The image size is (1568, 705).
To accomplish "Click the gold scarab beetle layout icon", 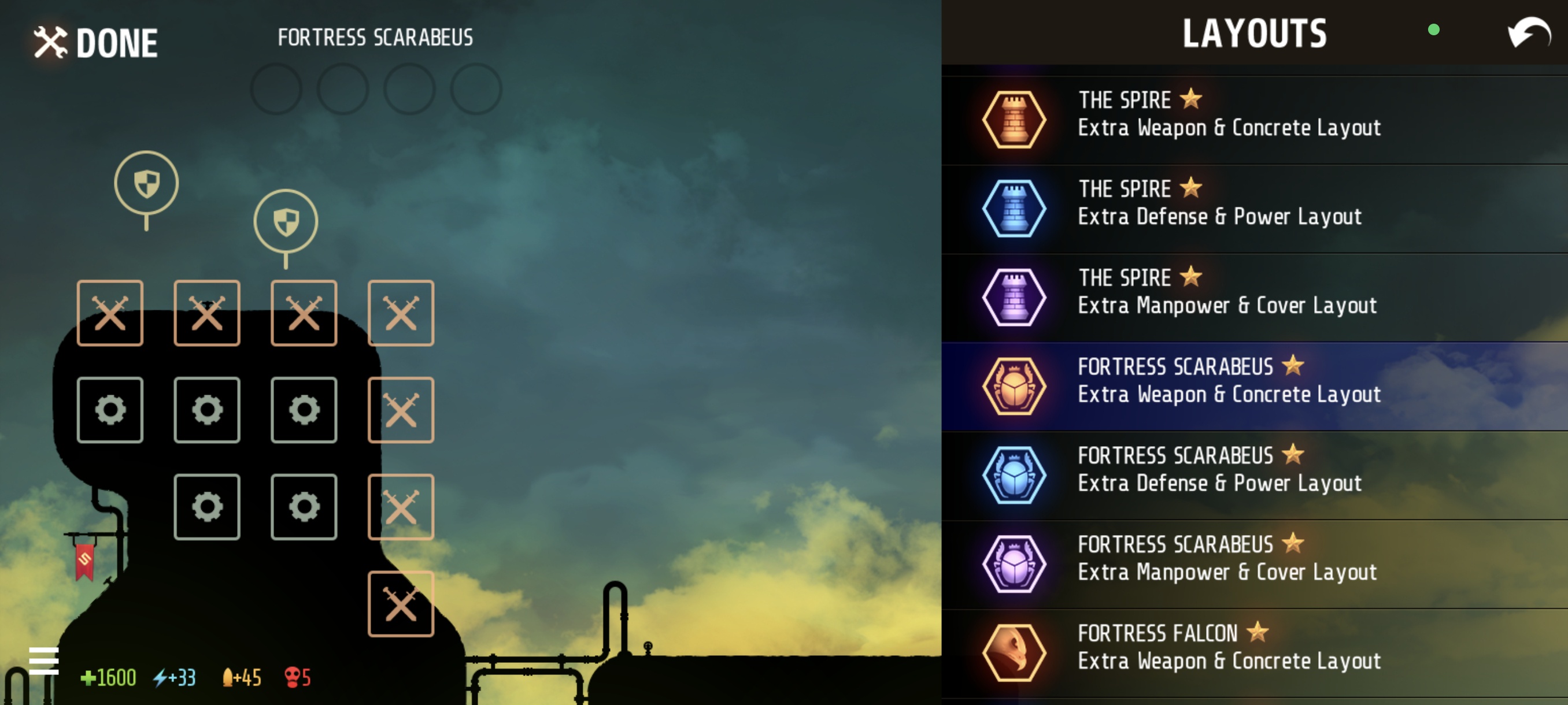I will (x=1014, y=386).
